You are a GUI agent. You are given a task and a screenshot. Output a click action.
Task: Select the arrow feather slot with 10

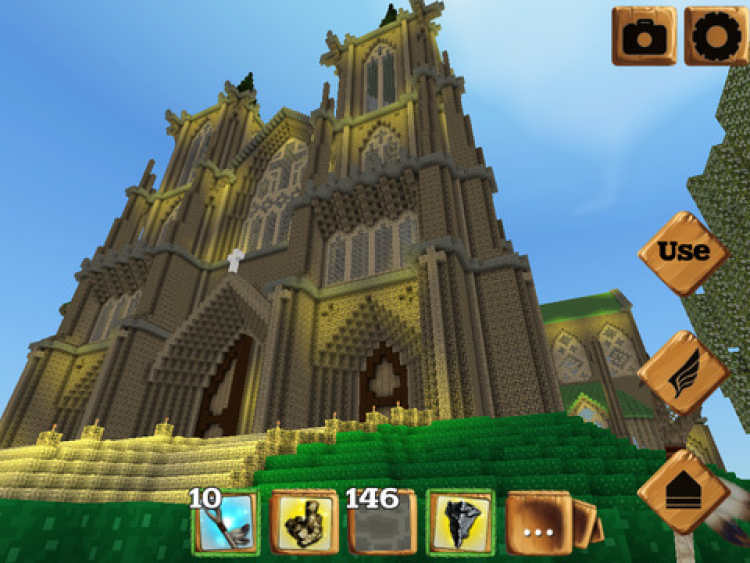225,521
